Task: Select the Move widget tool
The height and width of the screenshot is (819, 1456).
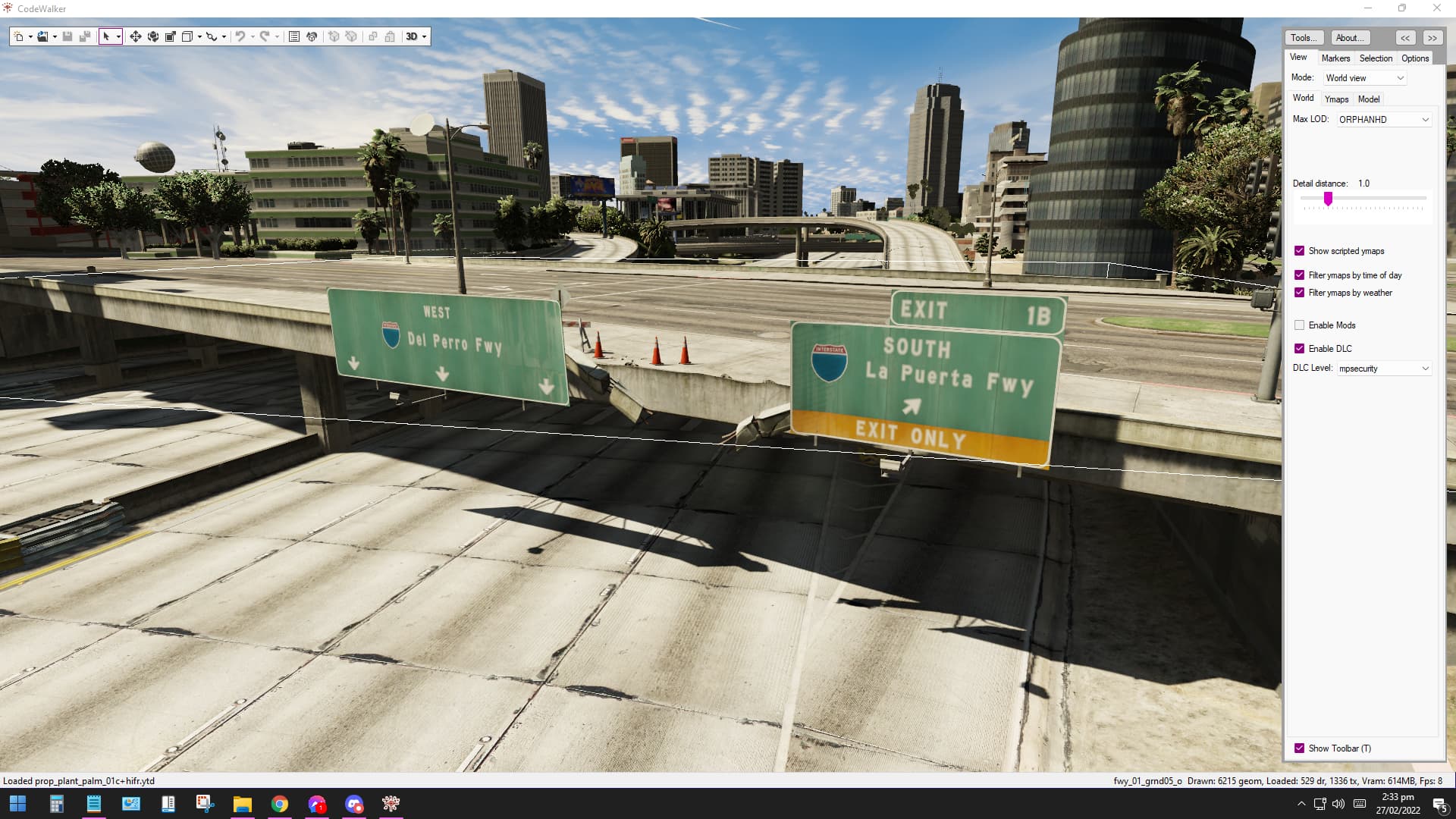Action: pos(136,36)
